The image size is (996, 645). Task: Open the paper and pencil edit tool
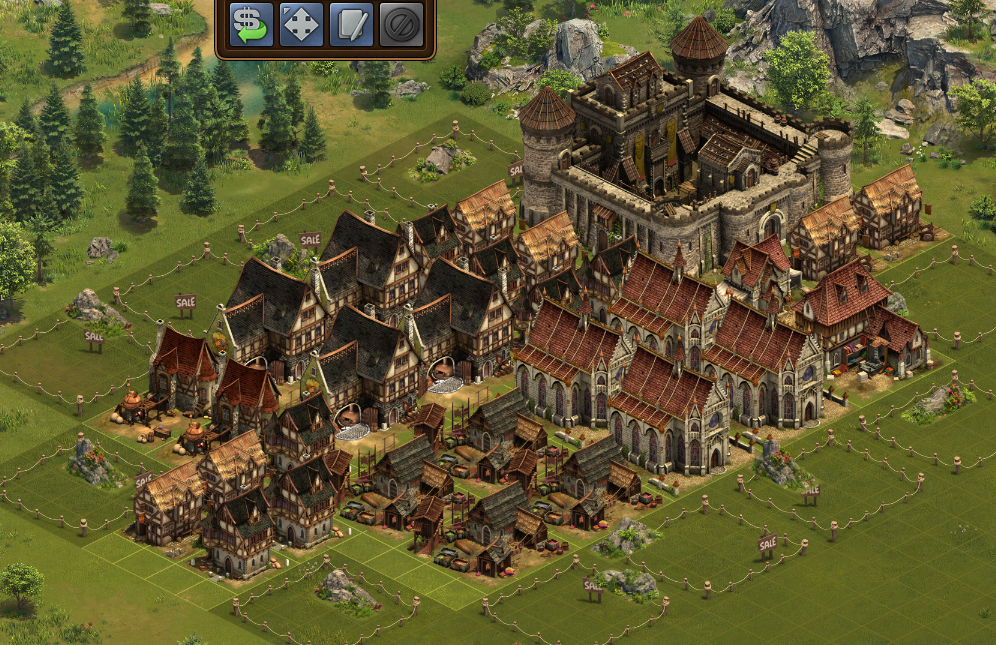pyautogui.click(x=351, y=25)
